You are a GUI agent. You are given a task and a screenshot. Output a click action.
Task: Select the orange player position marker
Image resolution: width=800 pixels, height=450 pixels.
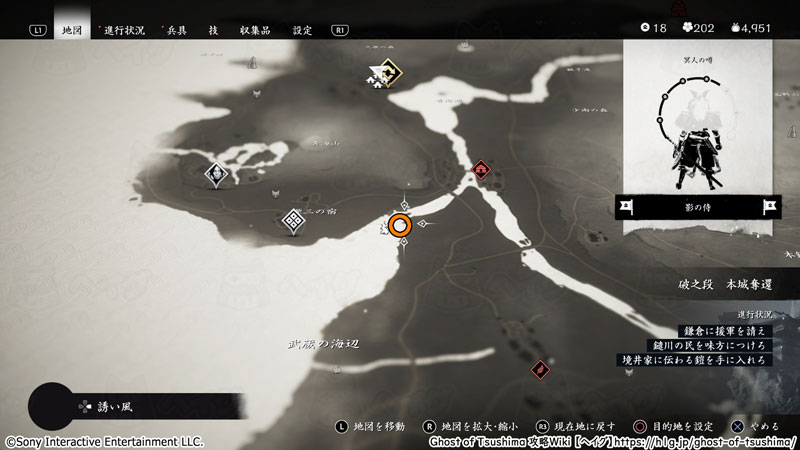[x=401, y=226]
